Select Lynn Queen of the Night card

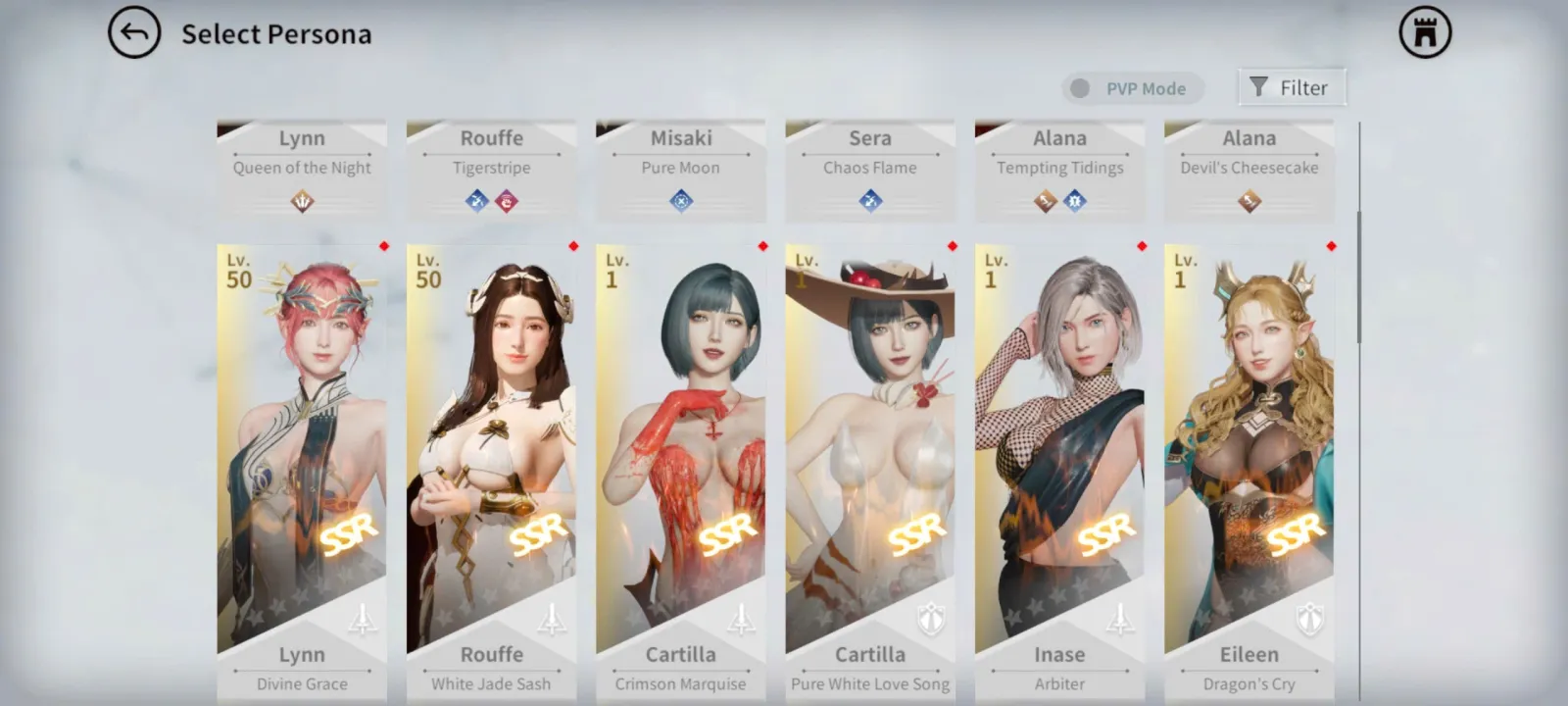click(302, 169)
